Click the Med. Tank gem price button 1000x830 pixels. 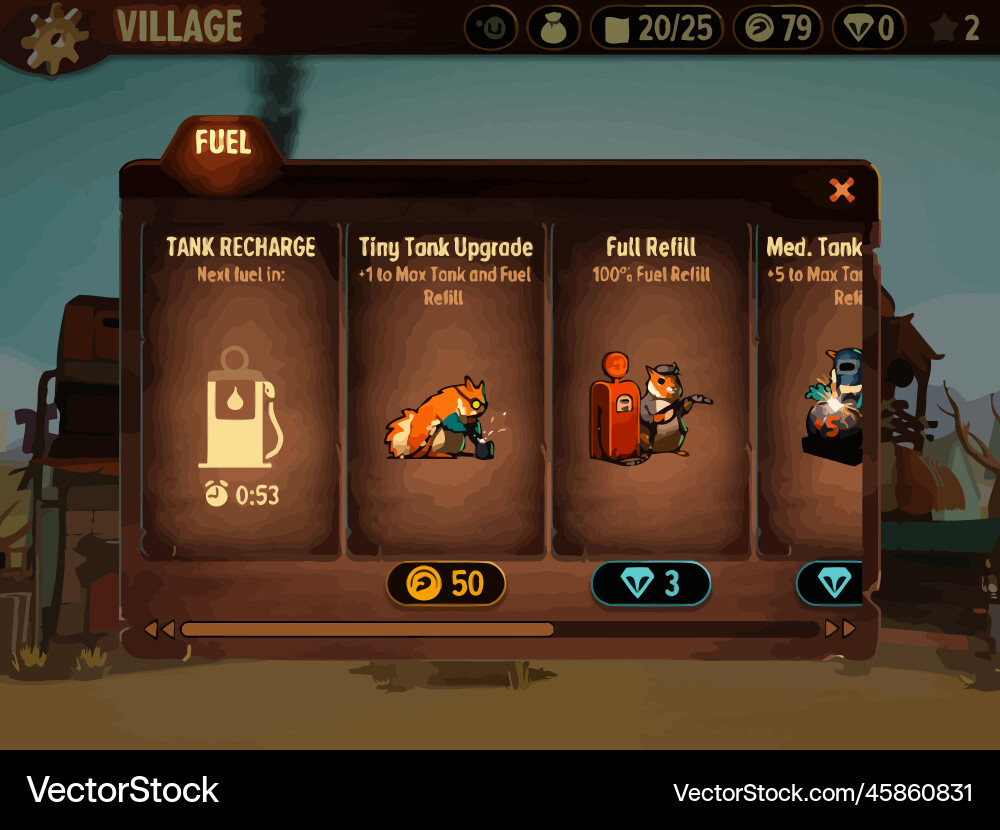(830, 583)
